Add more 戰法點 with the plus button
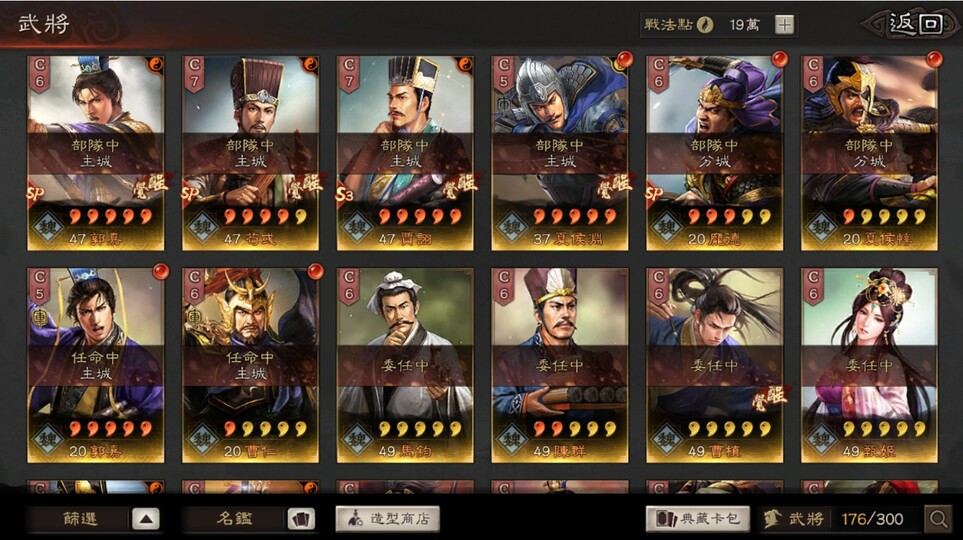This screenshot has height=540, width=963. 785,25
